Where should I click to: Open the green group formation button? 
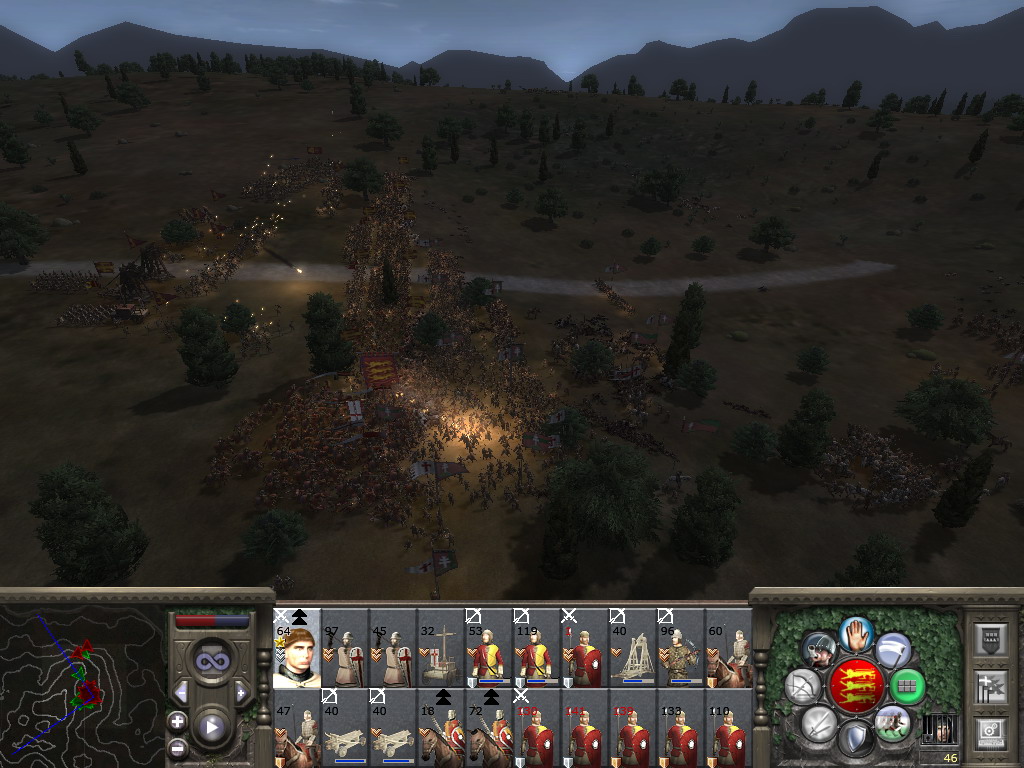[907, 686]
